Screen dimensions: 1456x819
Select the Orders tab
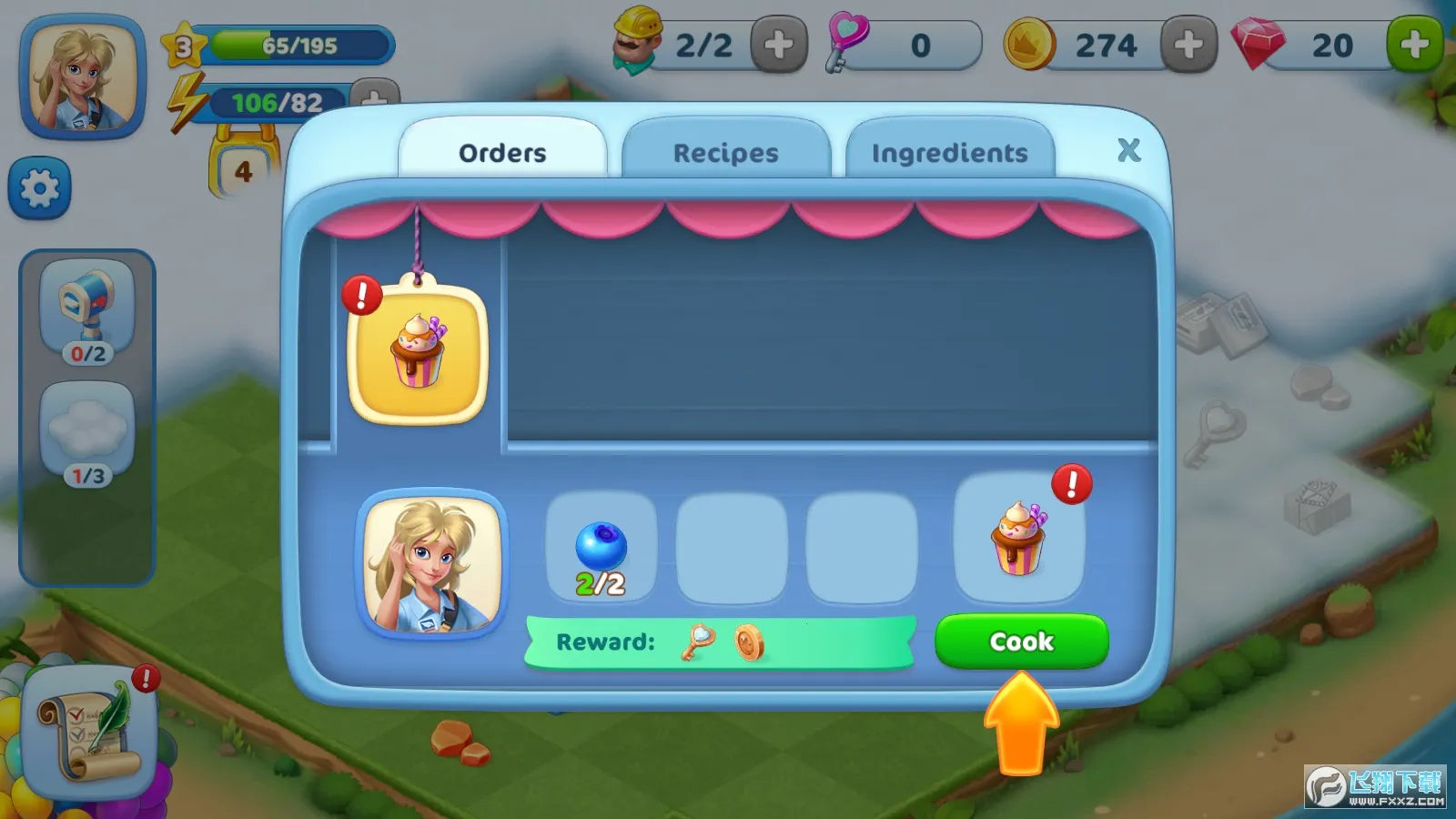pos(504,152)
